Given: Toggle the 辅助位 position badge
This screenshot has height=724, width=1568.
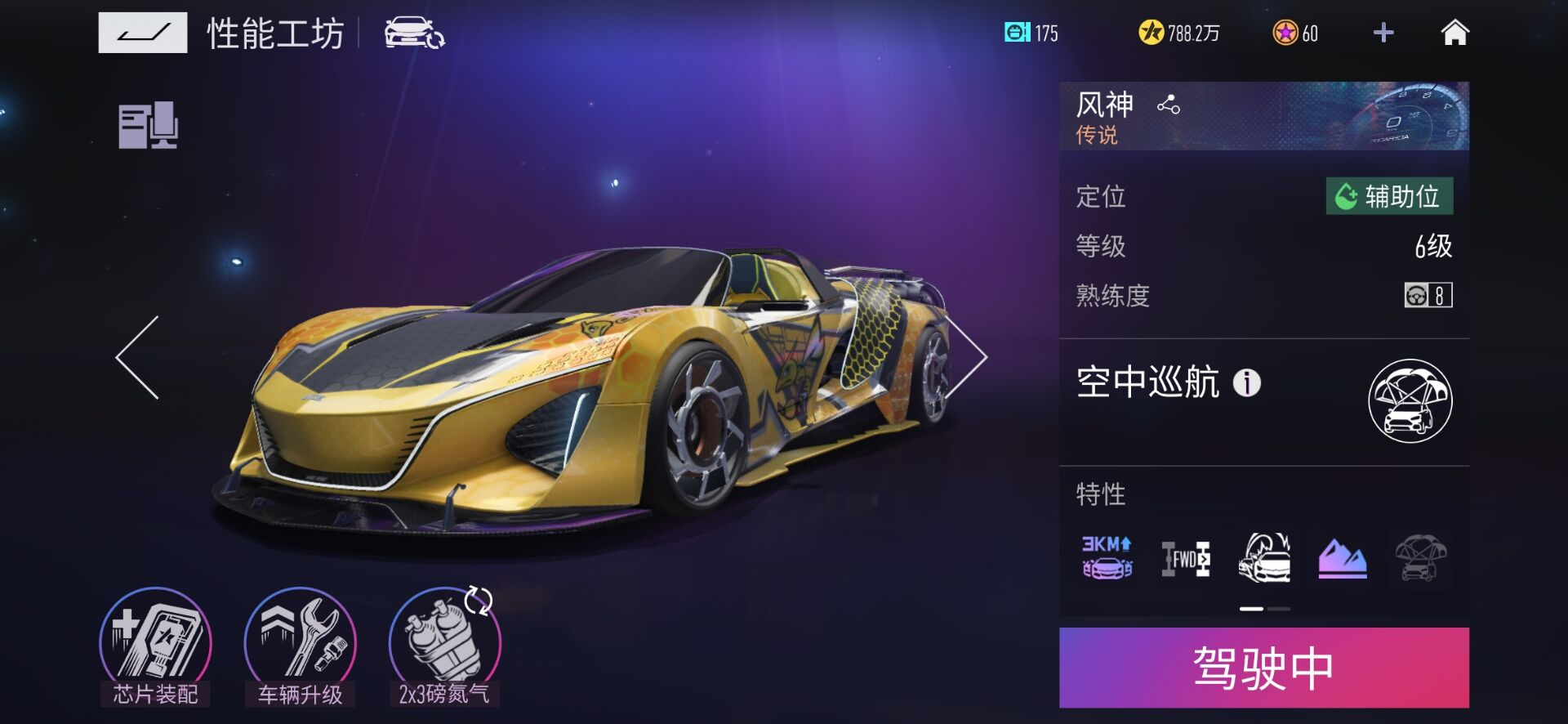Looking at the screenshot, I should [1388, 197].
